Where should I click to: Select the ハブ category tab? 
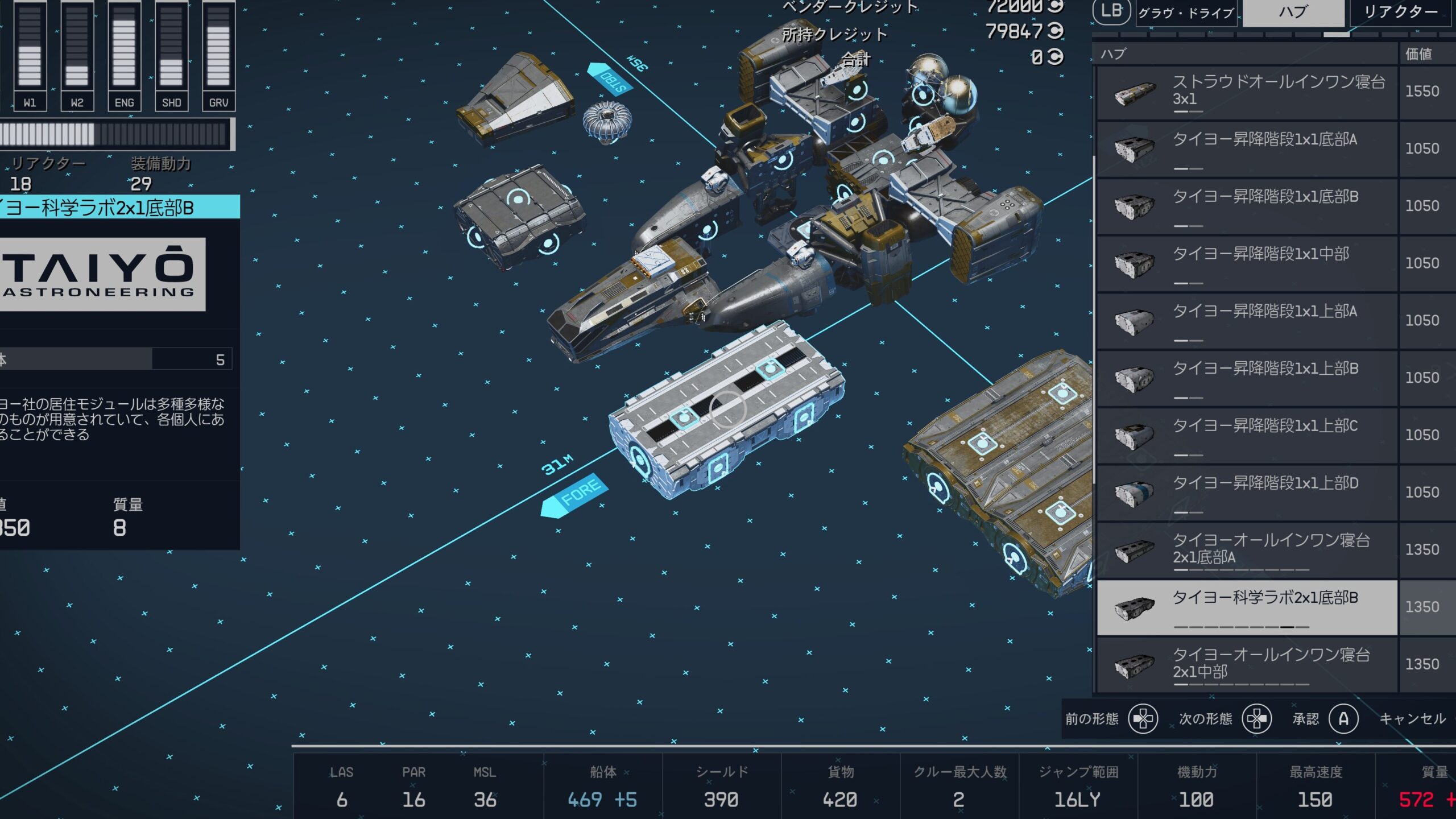coord(1293,13)
